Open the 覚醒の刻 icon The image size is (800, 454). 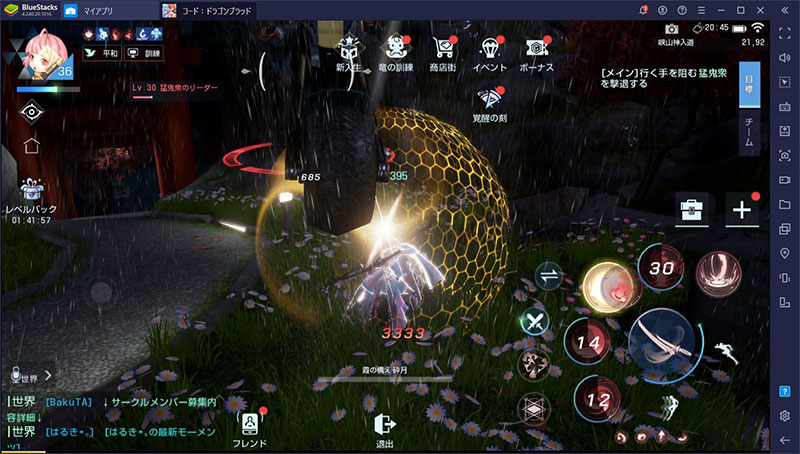[489, 103]
